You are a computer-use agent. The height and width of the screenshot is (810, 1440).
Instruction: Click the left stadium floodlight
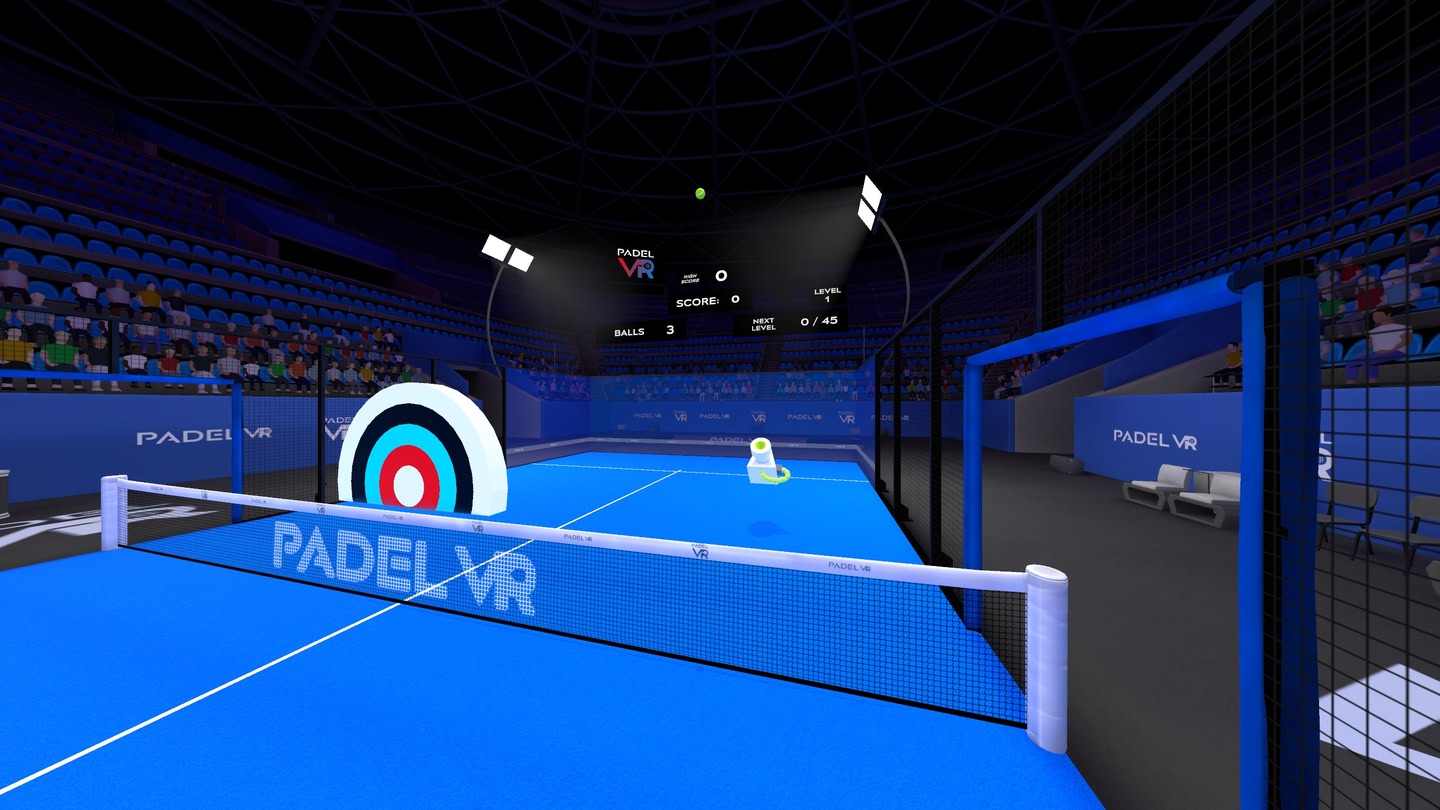(508, 248)
